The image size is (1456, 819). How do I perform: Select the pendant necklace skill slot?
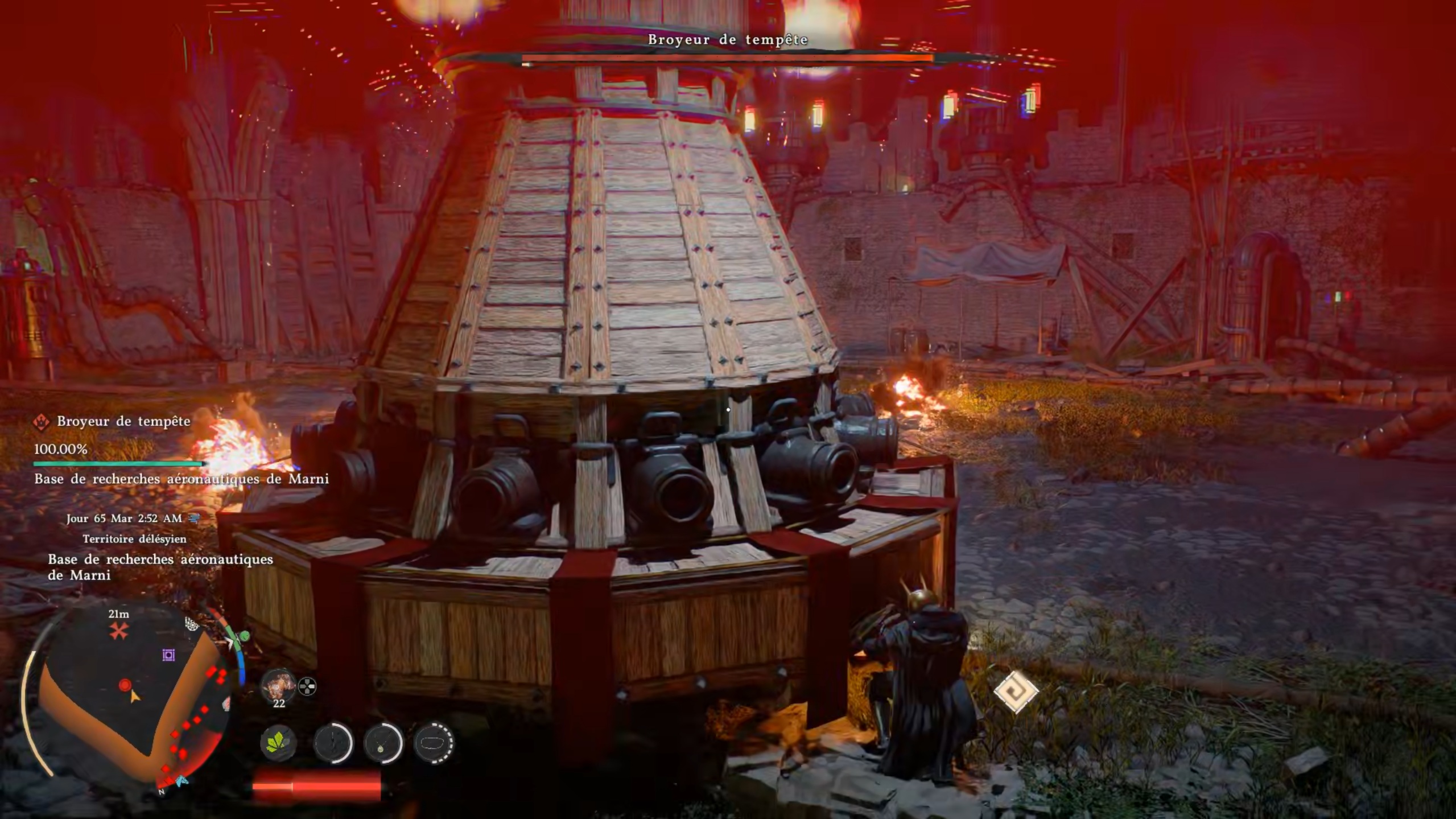click(x=383, y=743)
